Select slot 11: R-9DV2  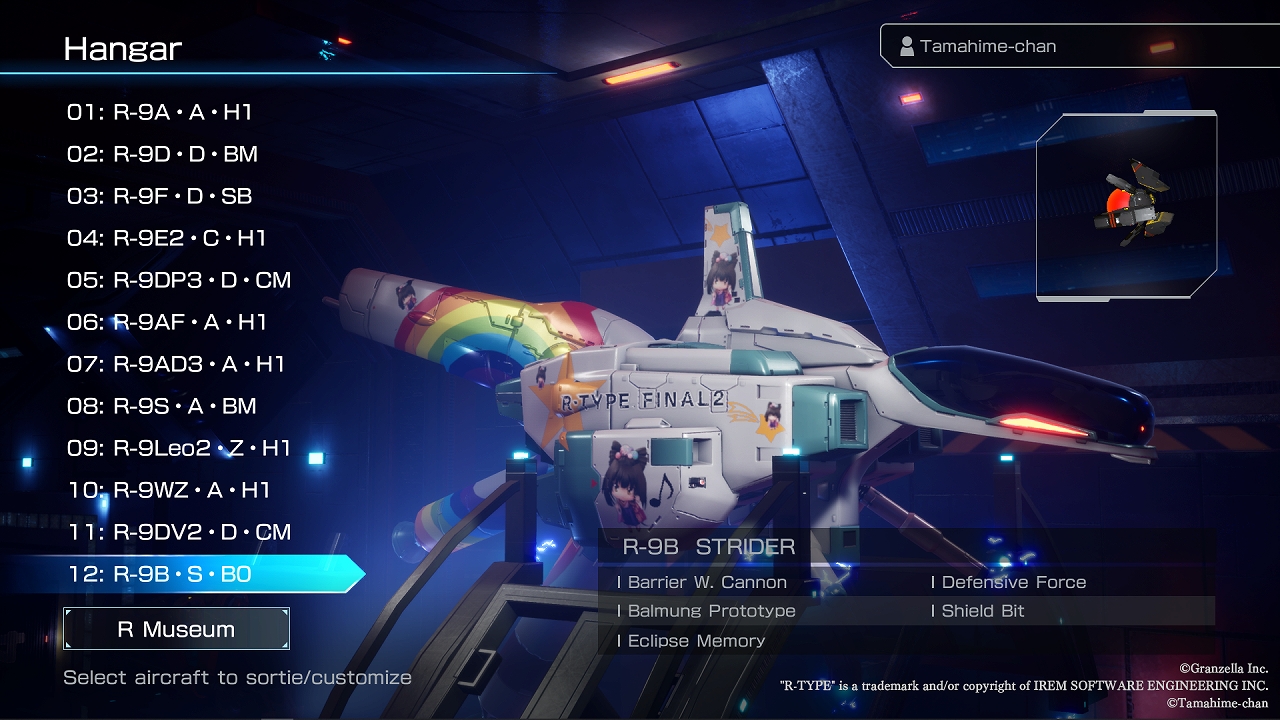pyautogui.click(x=179, y=532)
